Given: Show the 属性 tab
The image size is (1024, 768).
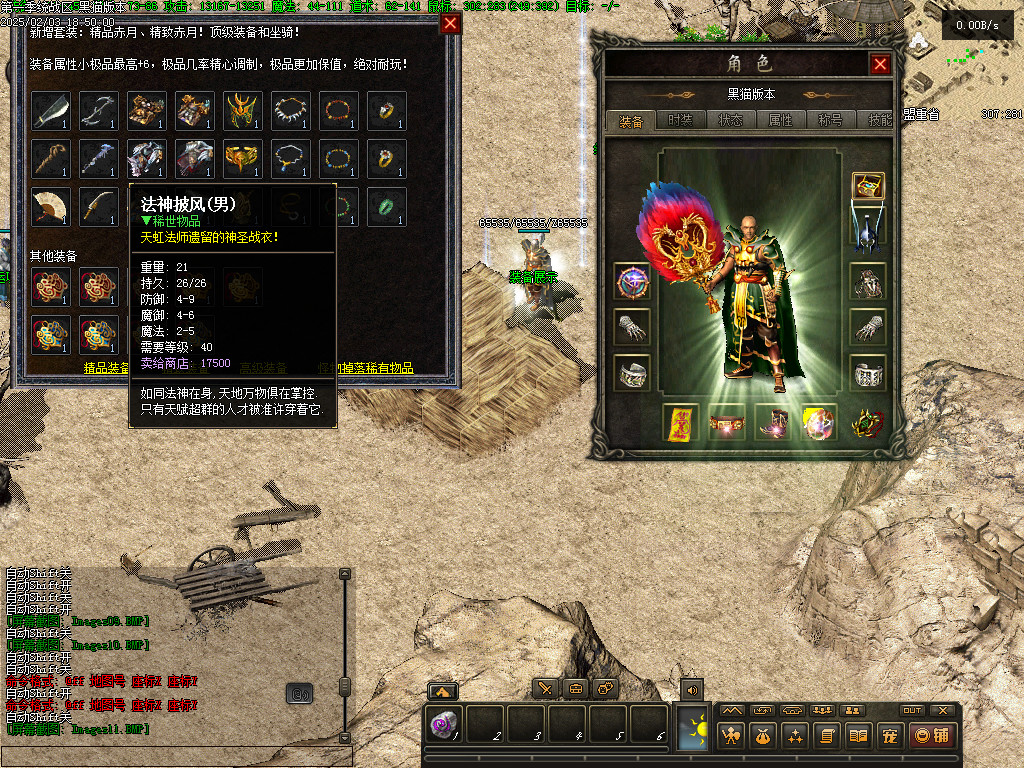Looking at the screenshot, I should tap(780, 120).
